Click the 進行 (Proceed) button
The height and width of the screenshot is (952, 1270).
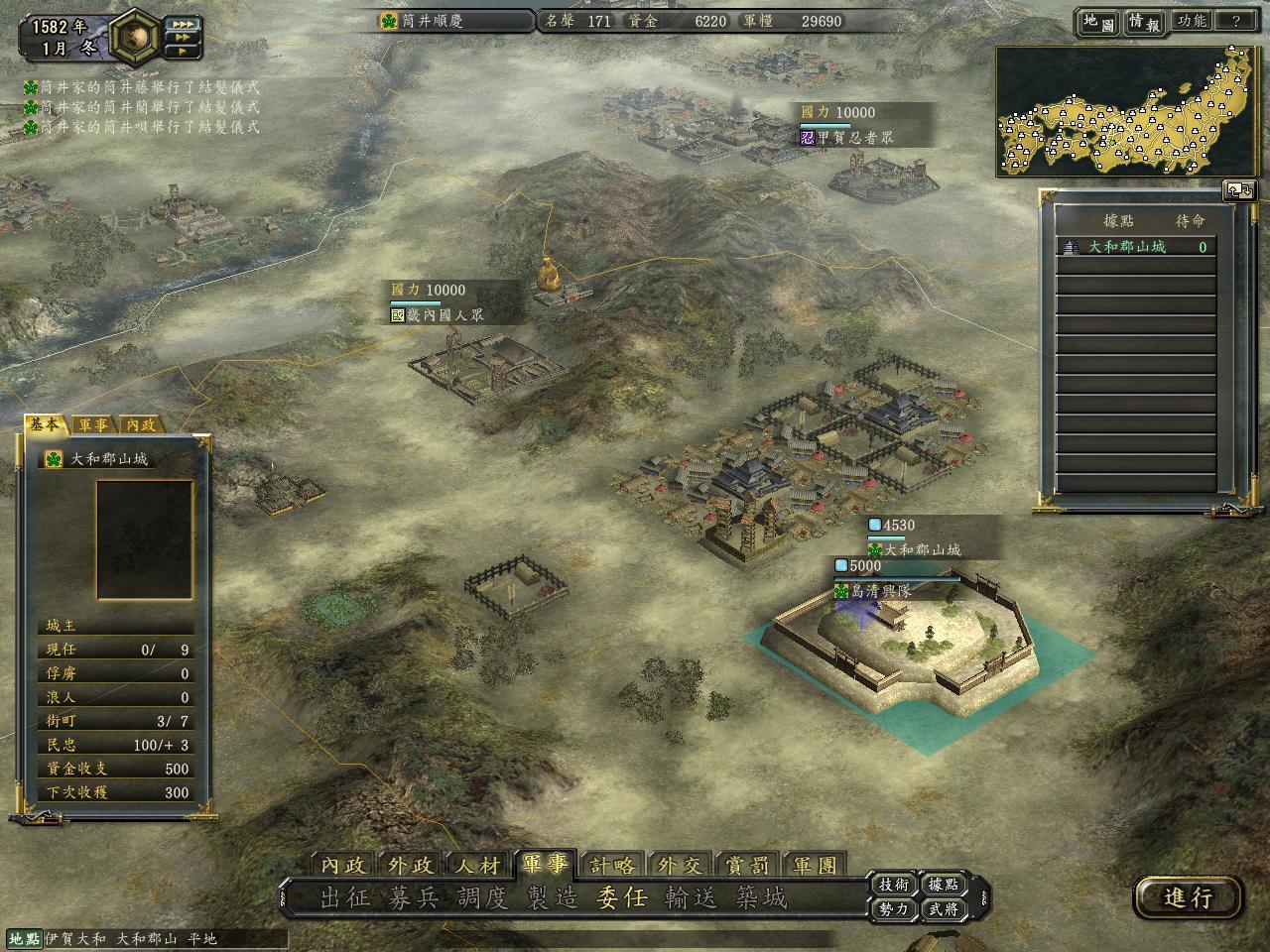1188,897
